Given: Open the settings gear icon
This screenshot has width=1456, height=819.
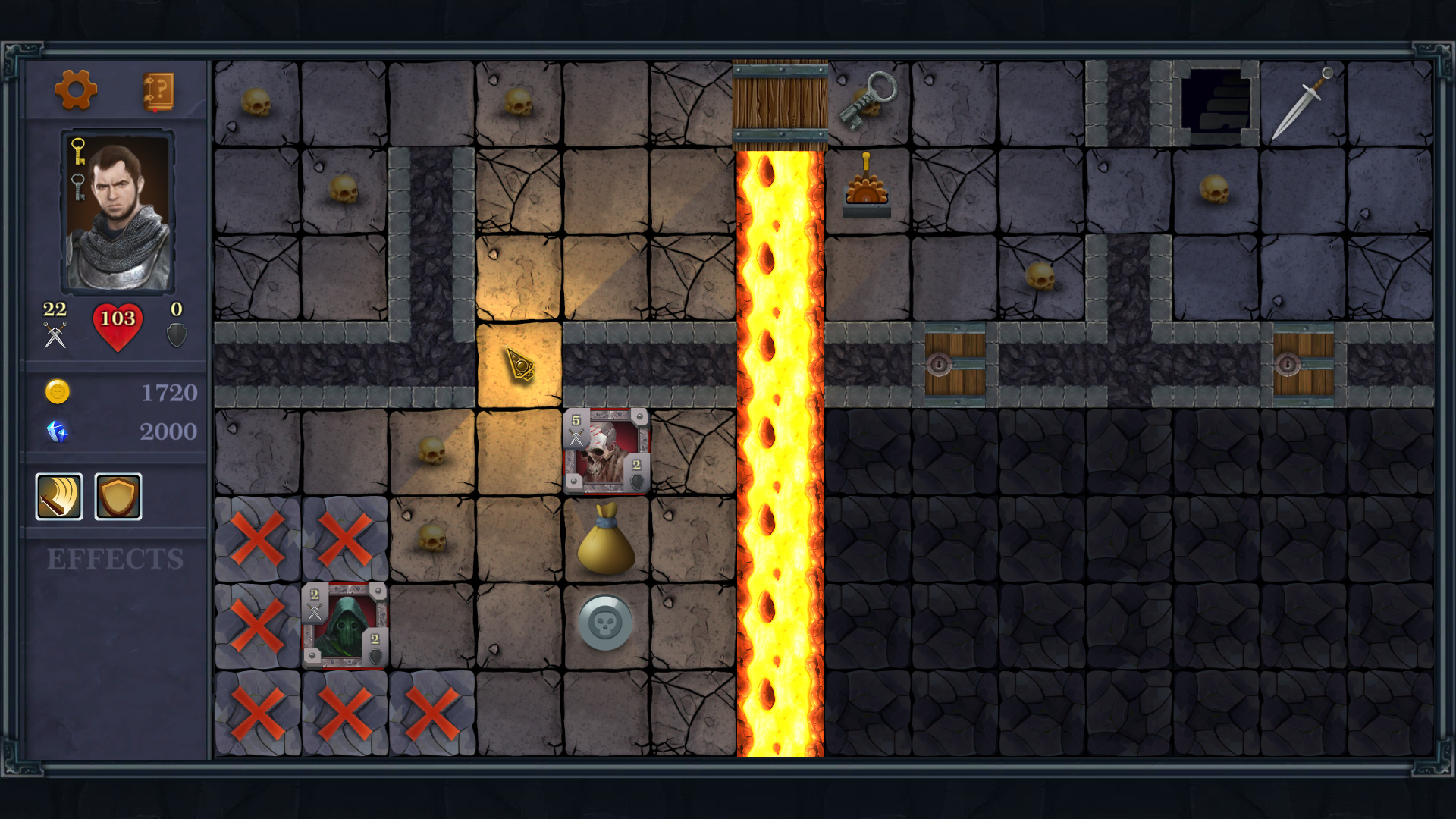Looking at the screenshot, I should pos(76,90).
